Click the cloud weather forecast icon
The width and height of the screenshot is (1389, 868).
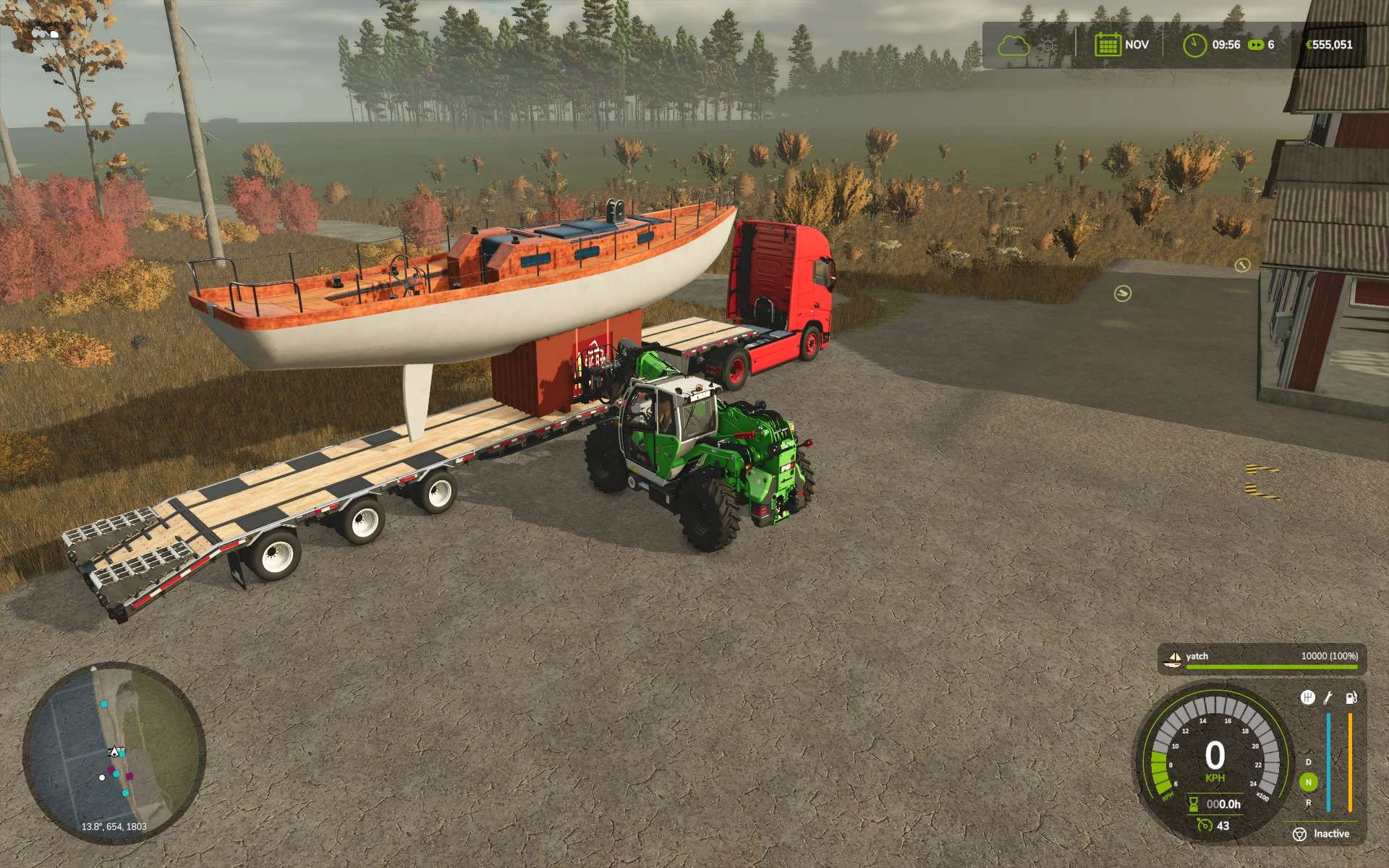pos(1013,45)
